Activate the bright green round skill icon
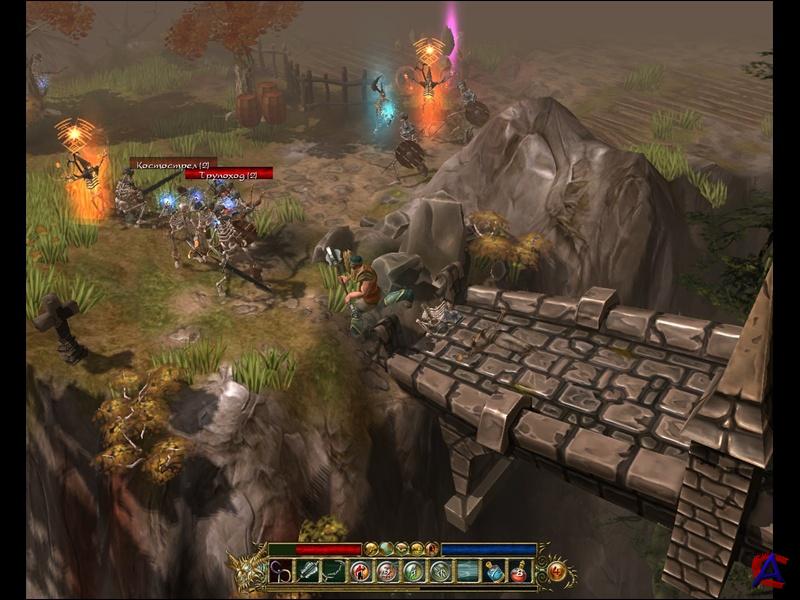Image resolution: width=800 pixels, height=600 pixels. (413, 572)
